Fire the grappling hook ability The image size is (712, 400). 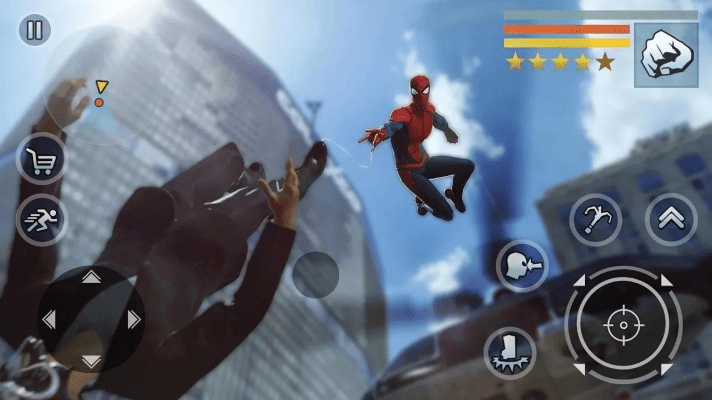click(x=596, y=219)
